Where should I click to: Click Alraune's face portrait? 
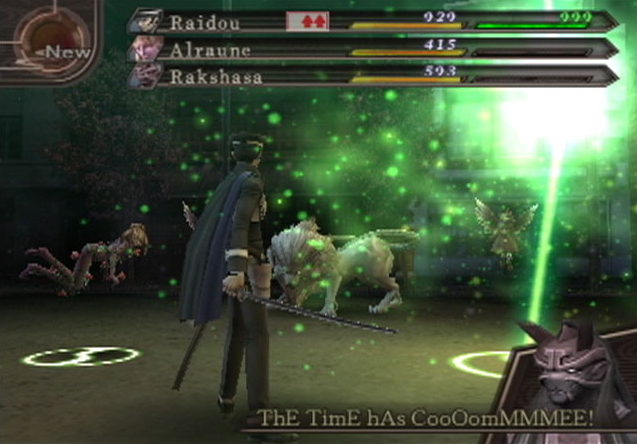[x=145, y=48]
